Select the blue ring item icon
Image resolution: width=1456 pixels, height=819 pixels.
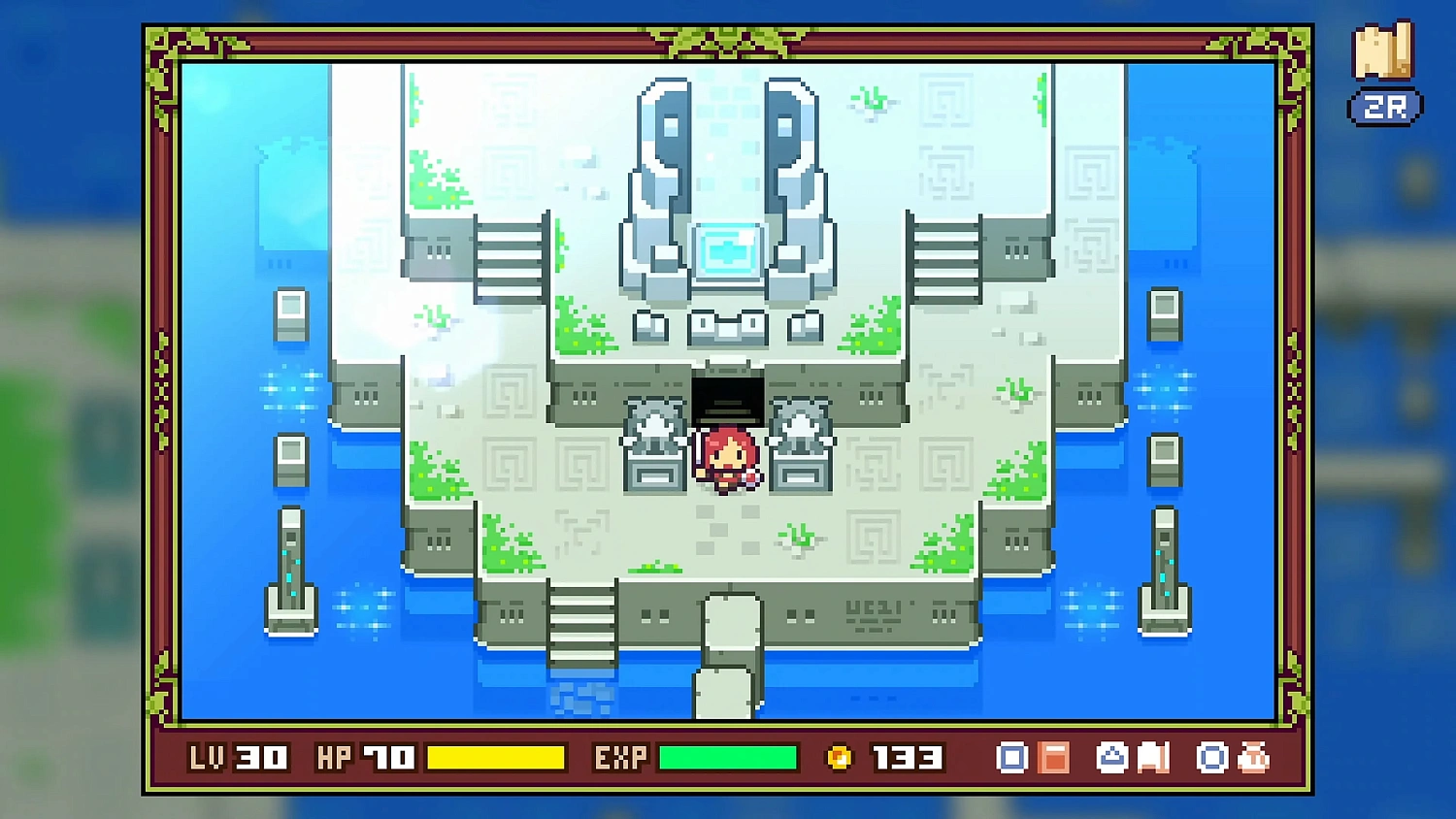point(1211,757)
